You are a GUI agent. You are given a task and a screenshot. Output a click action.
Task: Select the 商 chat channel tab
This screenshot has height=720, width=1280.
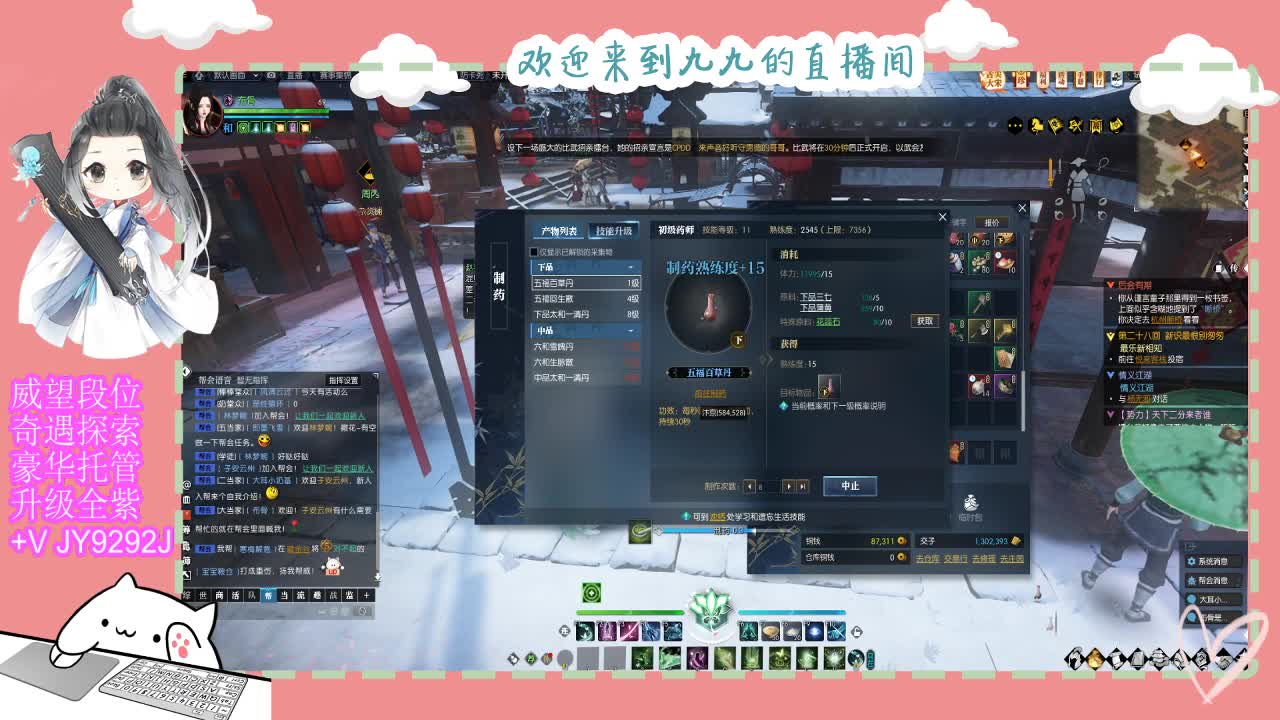[217, 594]
